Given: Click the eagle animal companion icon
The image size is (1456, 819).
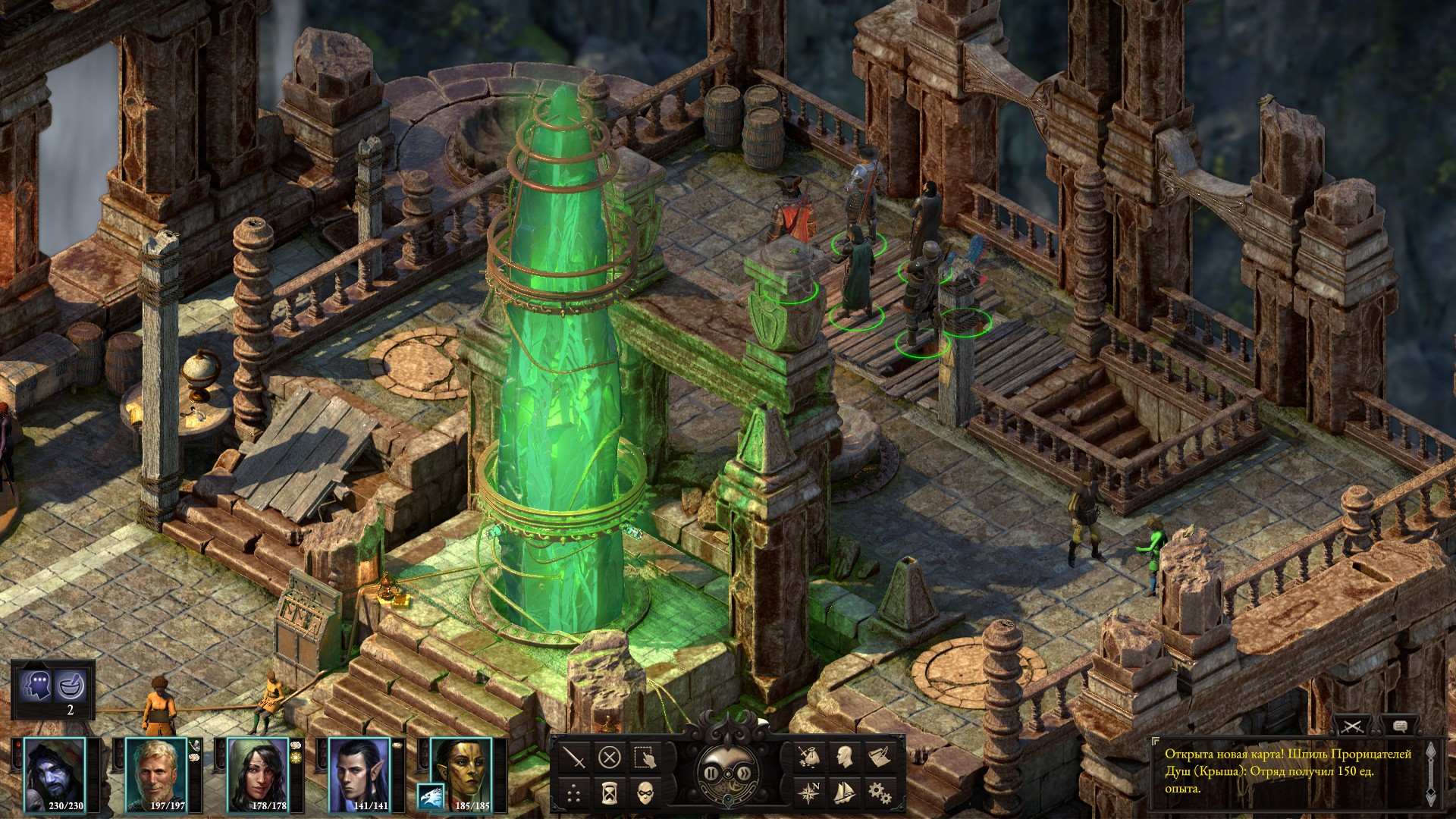Looking at the screenshot, I should click(431, 796).
